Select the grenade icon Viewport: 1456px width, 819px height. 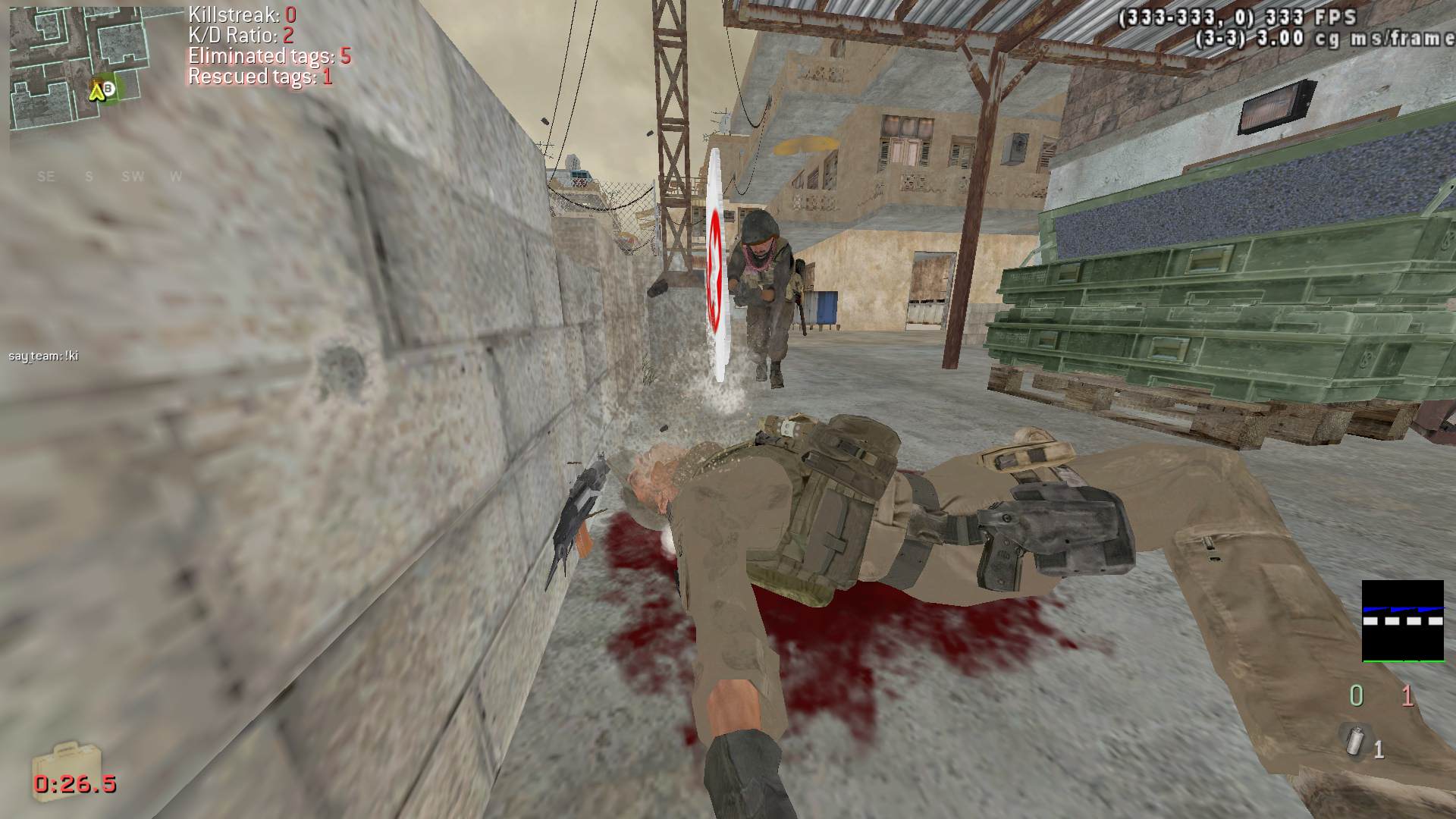pos(1353,740)
